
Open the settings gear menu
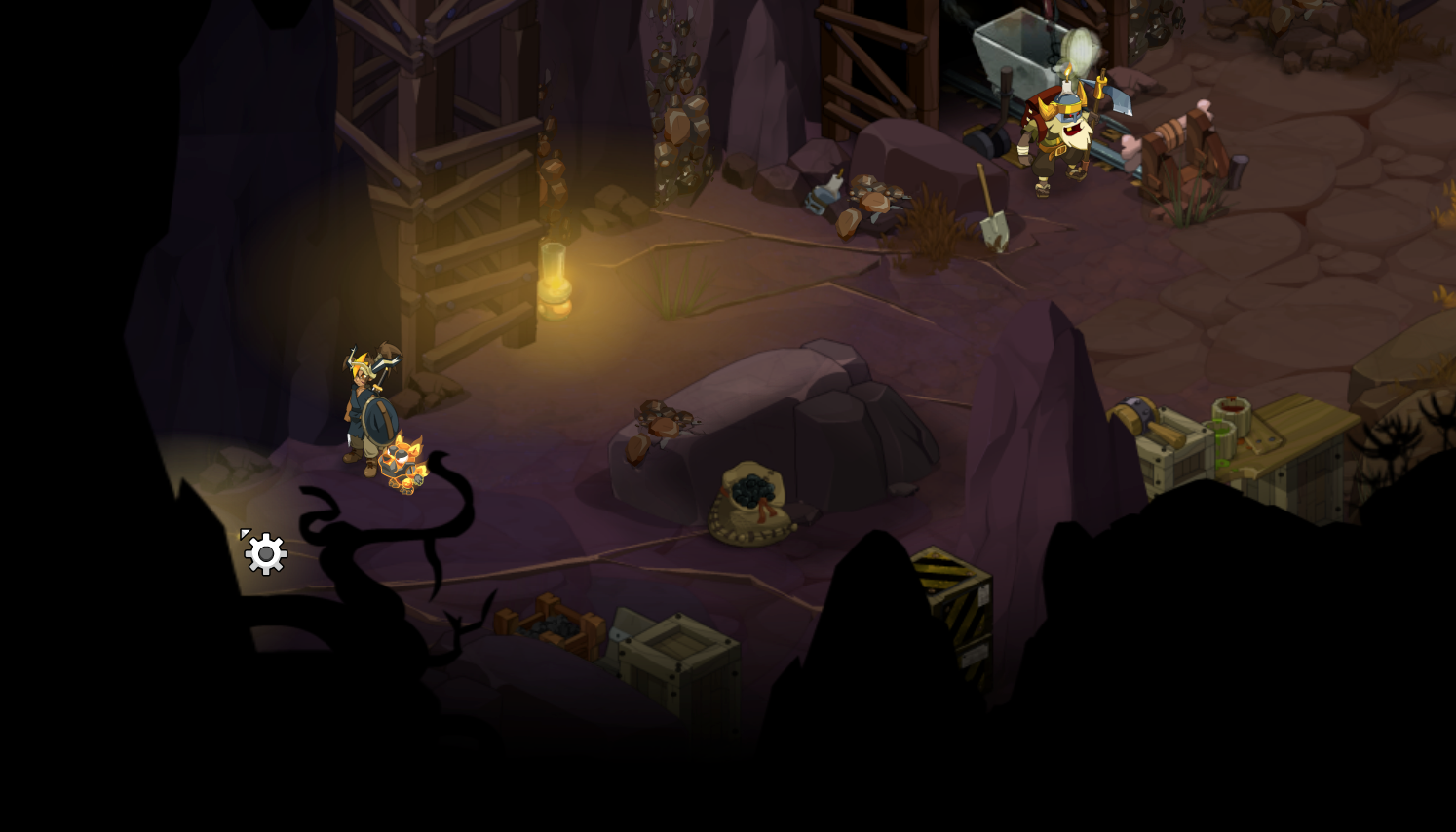(x=264, y=553)
